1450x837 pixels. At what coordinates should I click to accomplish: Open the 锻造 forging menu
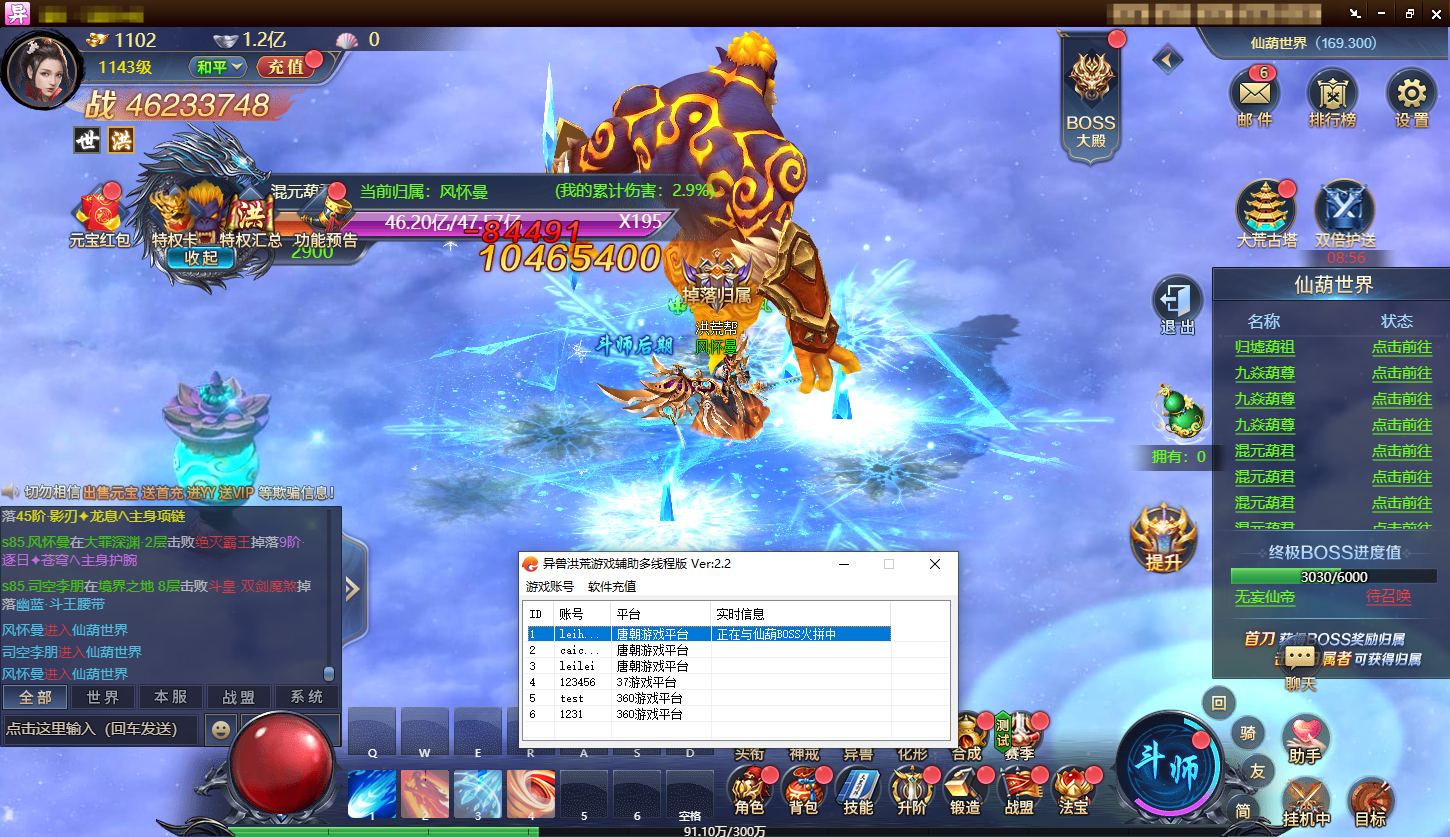(x=965, y=791)
